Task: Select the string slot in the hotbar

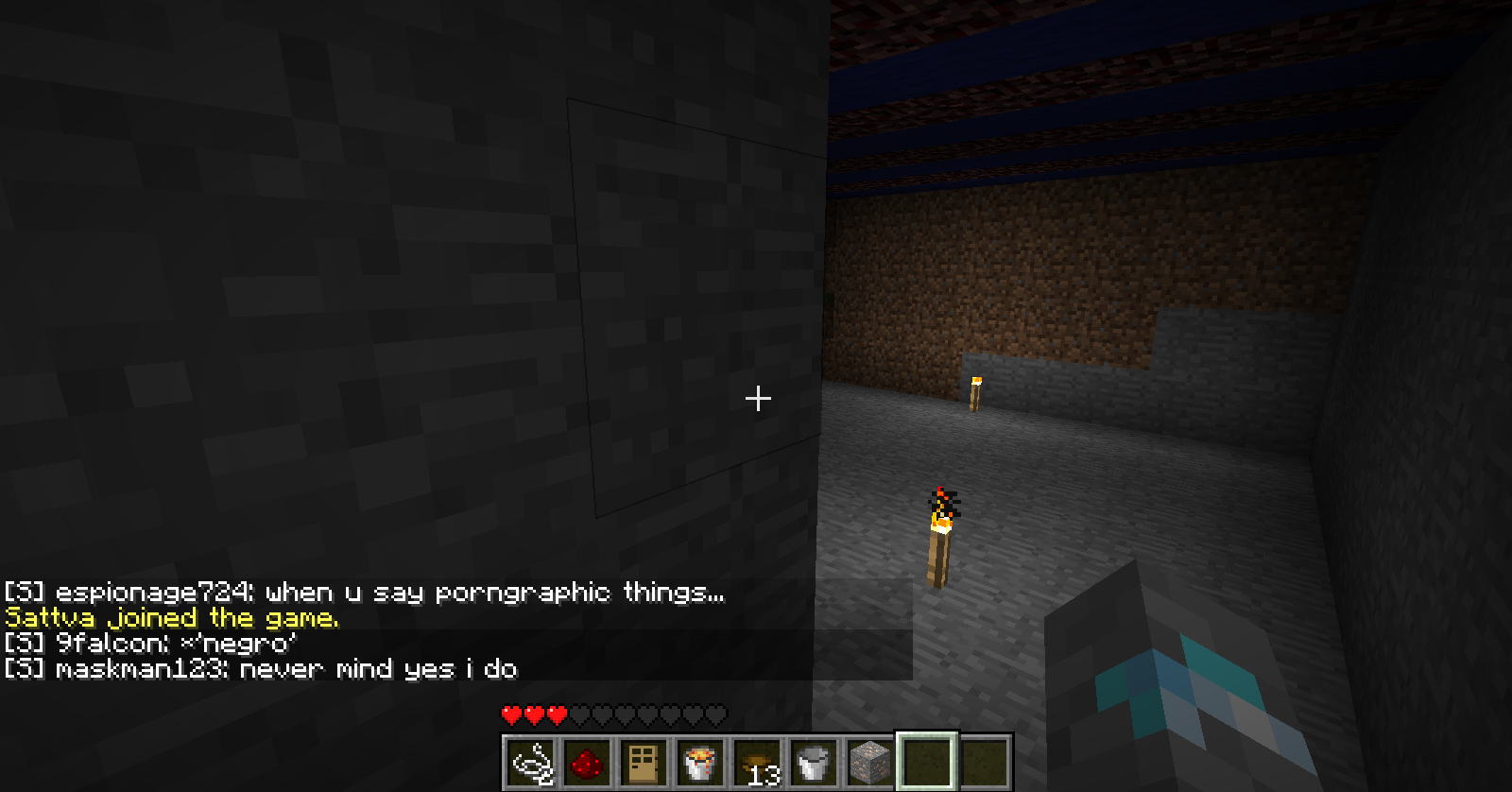Action: point(531,762)
